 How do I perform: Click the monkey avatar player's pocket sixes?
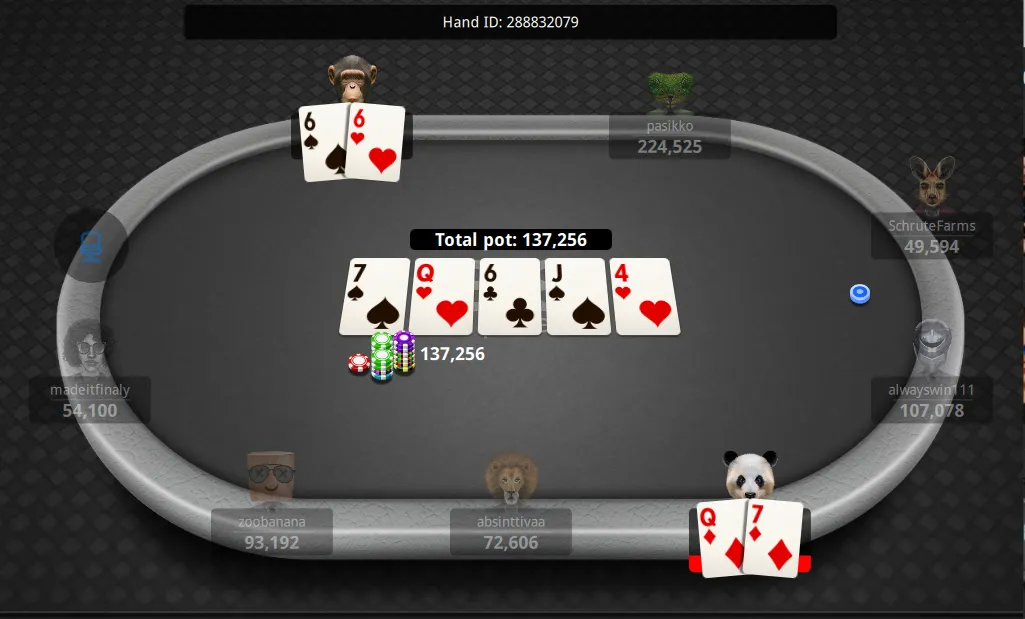coord(353,143)
